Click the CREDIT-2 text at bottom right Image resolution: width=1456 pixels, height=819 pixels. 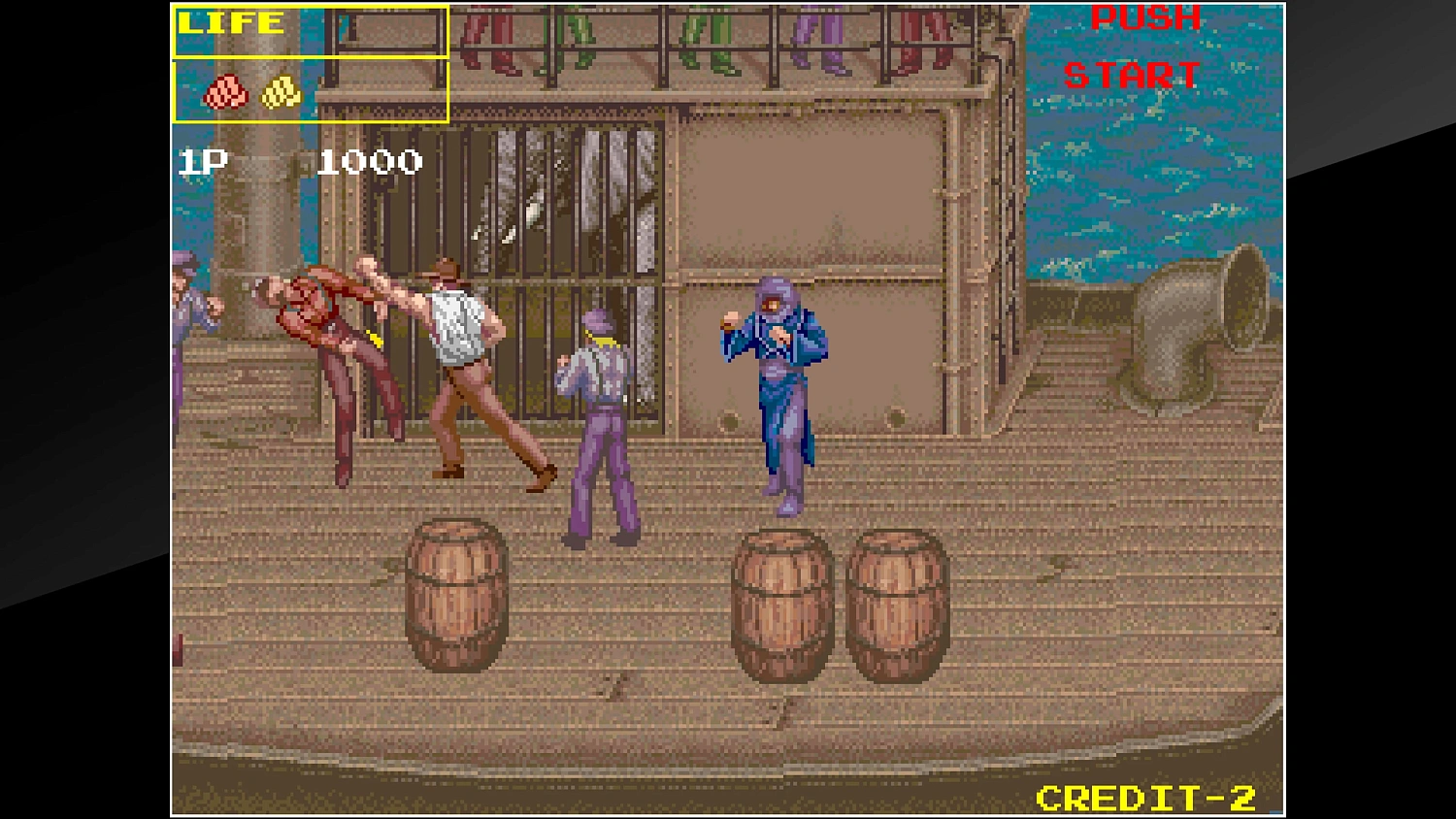(1145, 798)
